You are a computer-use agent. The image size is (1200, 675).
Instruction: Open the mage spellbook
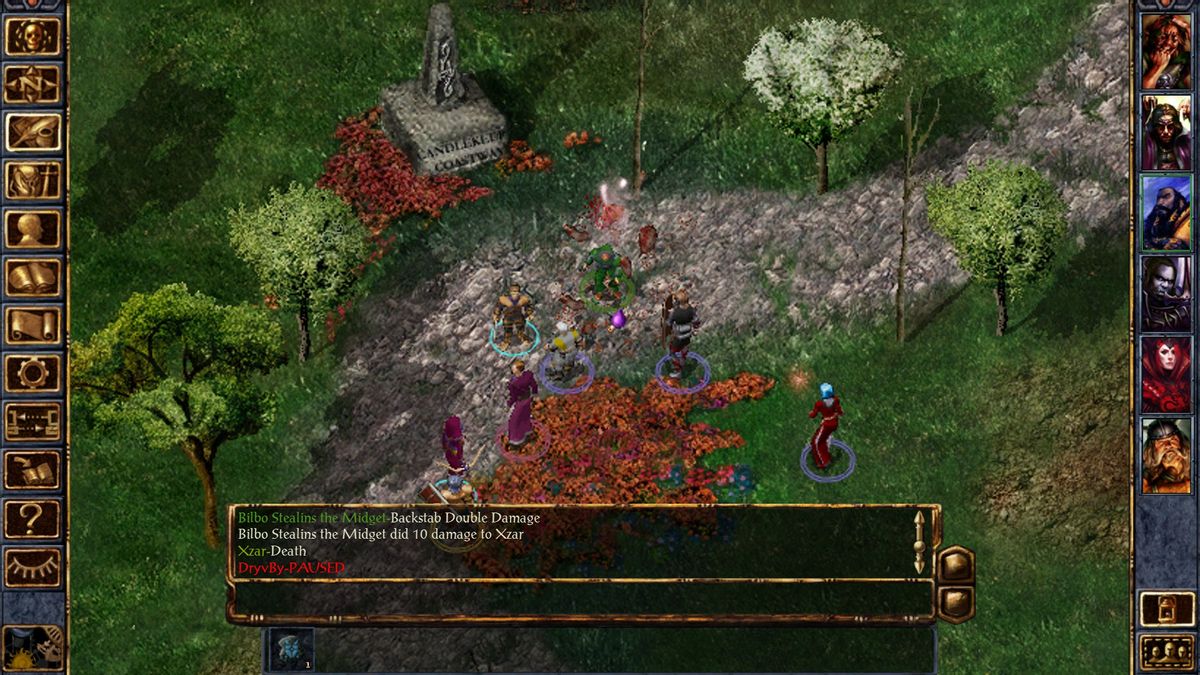(x=33, y=277)
